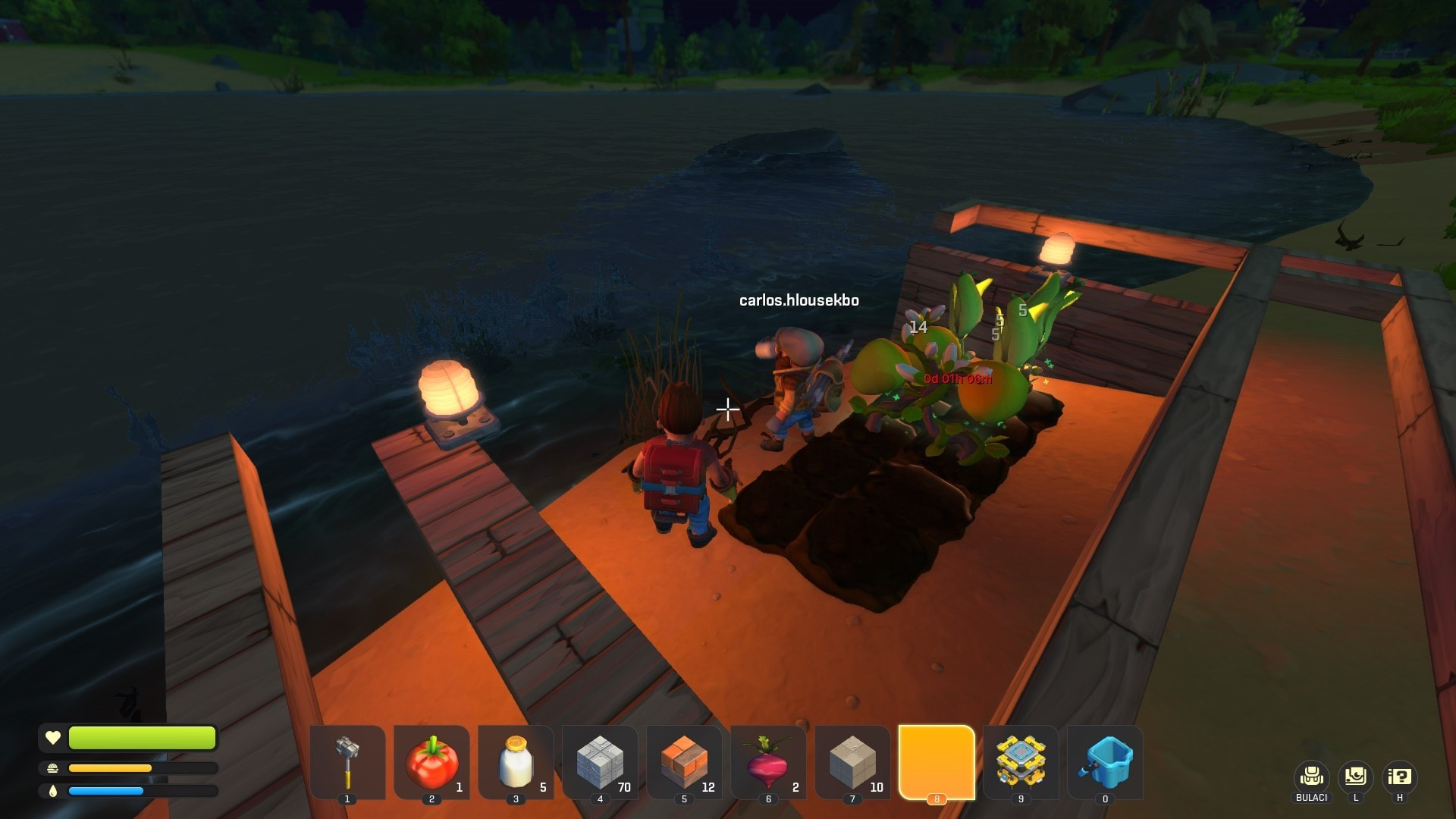Choose the blue bucket hotbar slot
The image size is (1456, 819).
tap(1105, 761)
